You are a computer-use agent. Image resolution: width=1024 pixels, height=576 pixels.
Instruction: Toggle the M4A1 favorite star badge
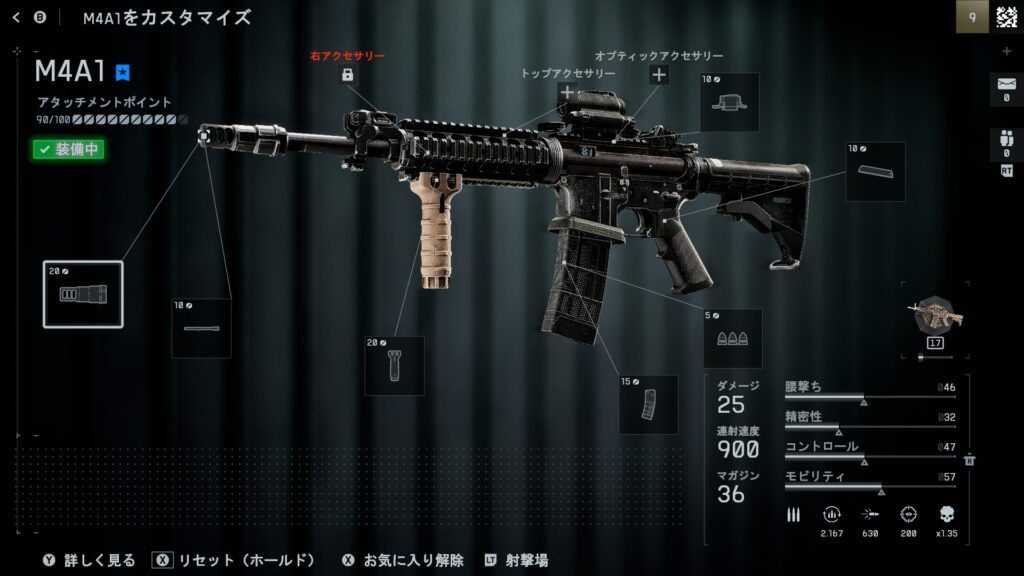tap(123, 72)
